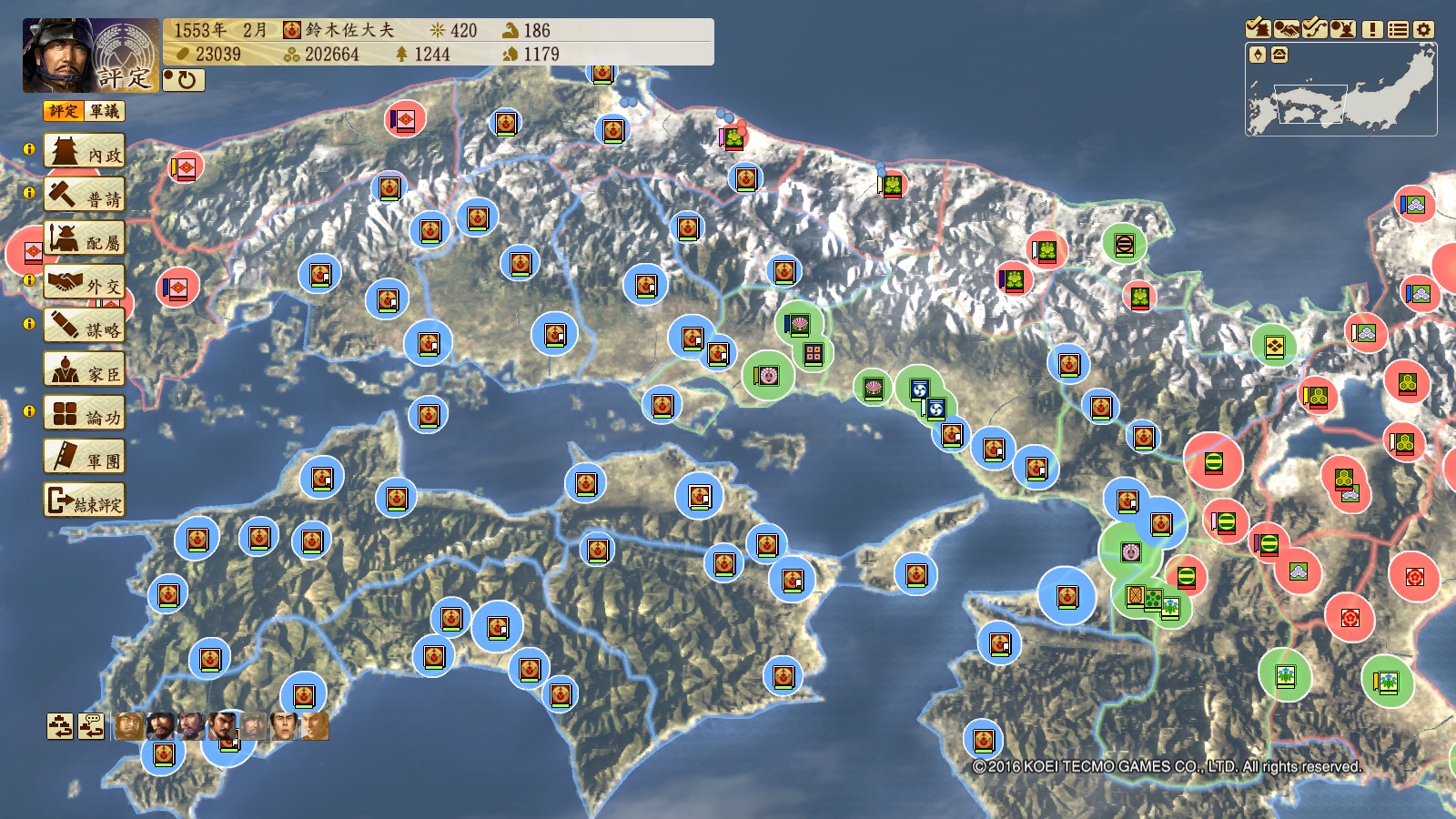1456x819 pixels.
Task: Toggle the samurai helmet map filter
Action: point(1343,29)
